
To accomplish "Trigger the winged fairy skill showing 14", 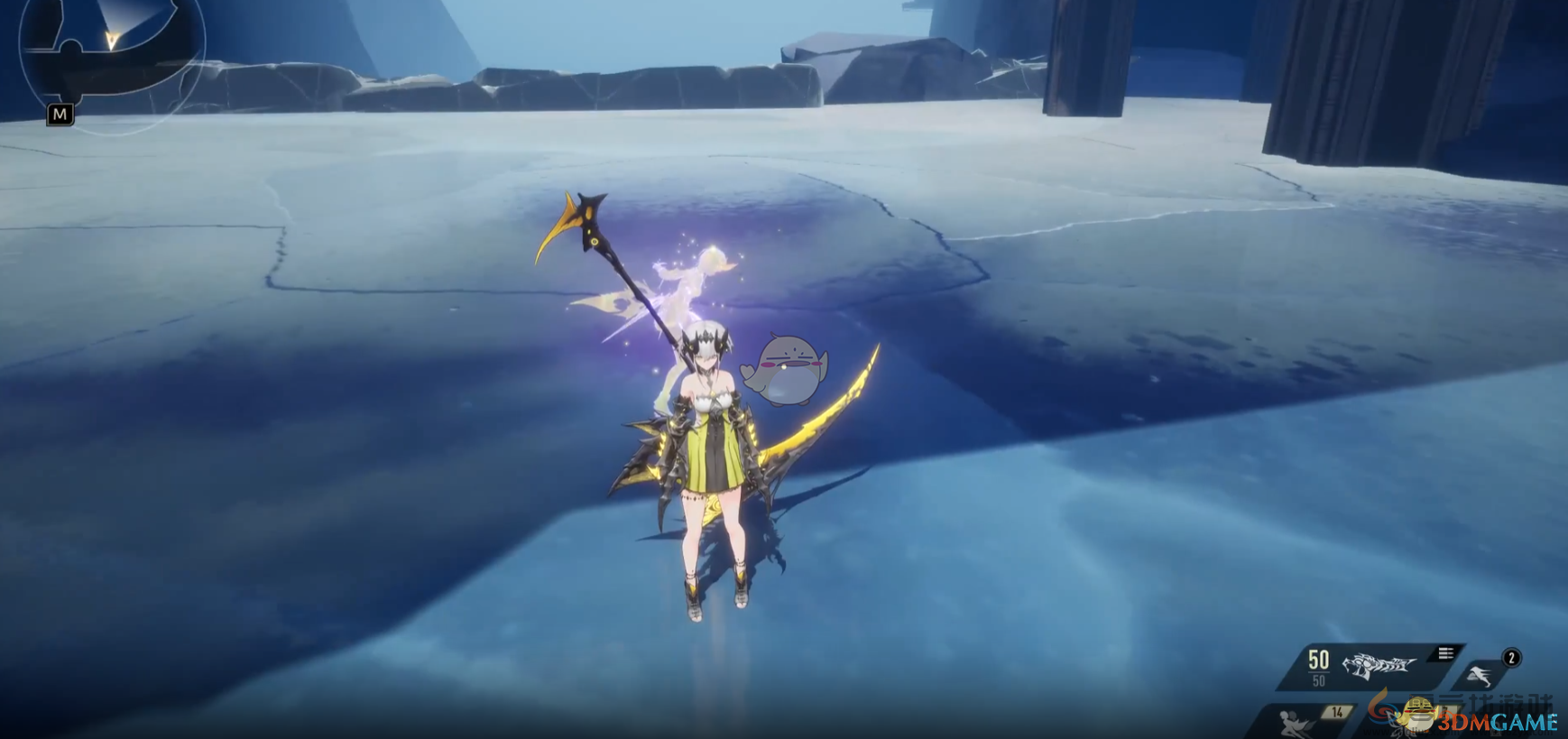I will click(1300, 721).
